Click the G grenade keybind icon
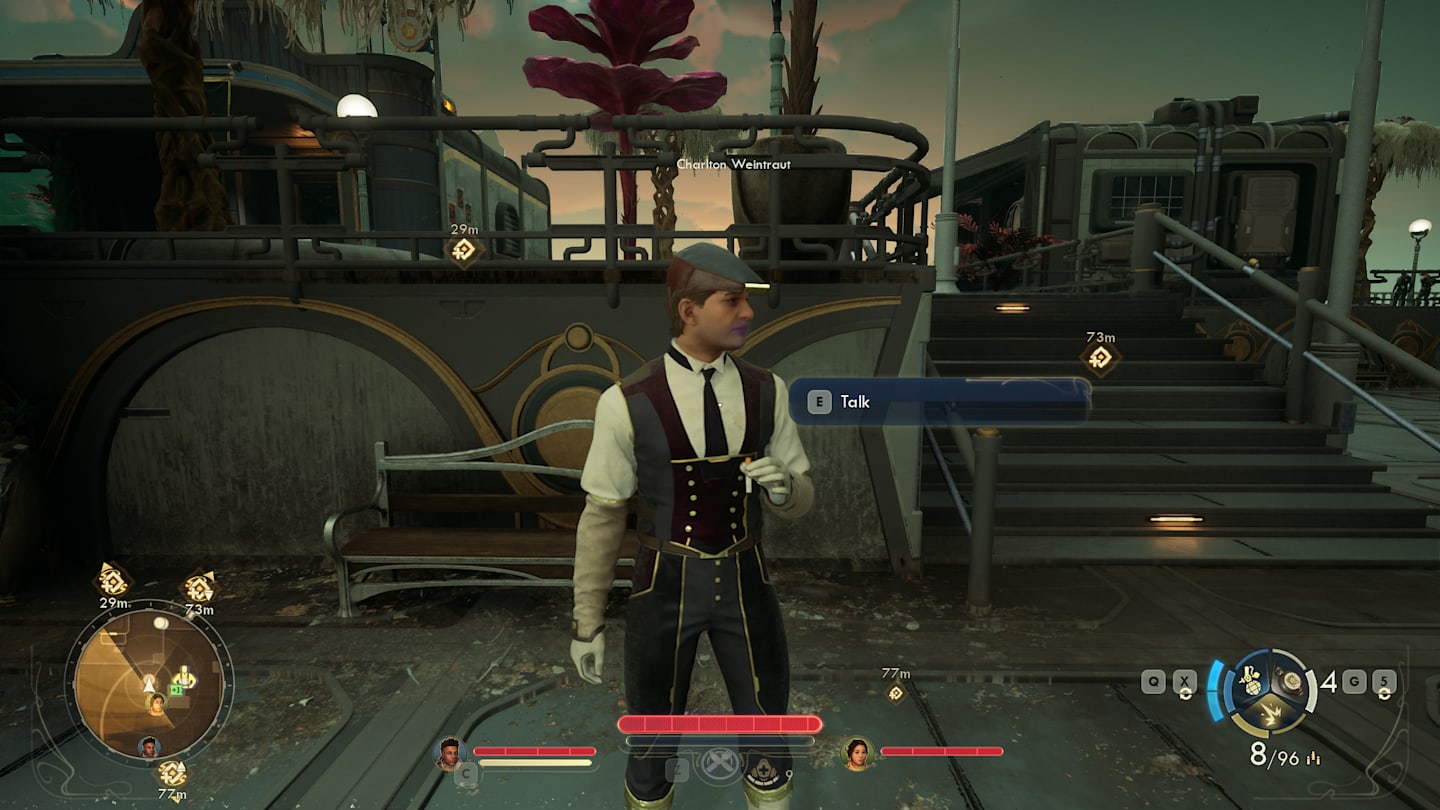Viewport: 1440px width, 810px height. (x=1354, y=681)
